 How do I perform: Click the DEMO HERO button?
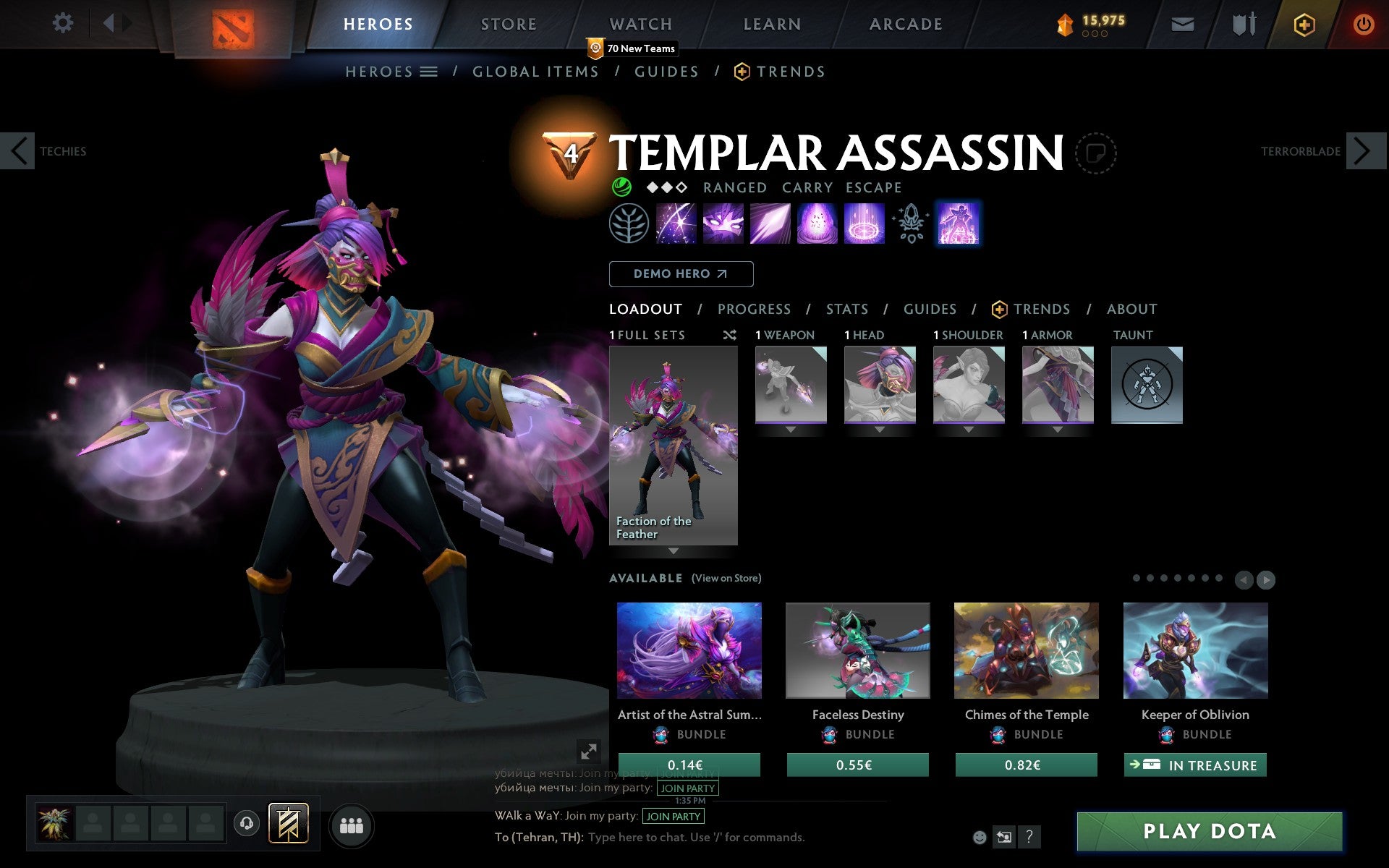(x=681, y=274)
